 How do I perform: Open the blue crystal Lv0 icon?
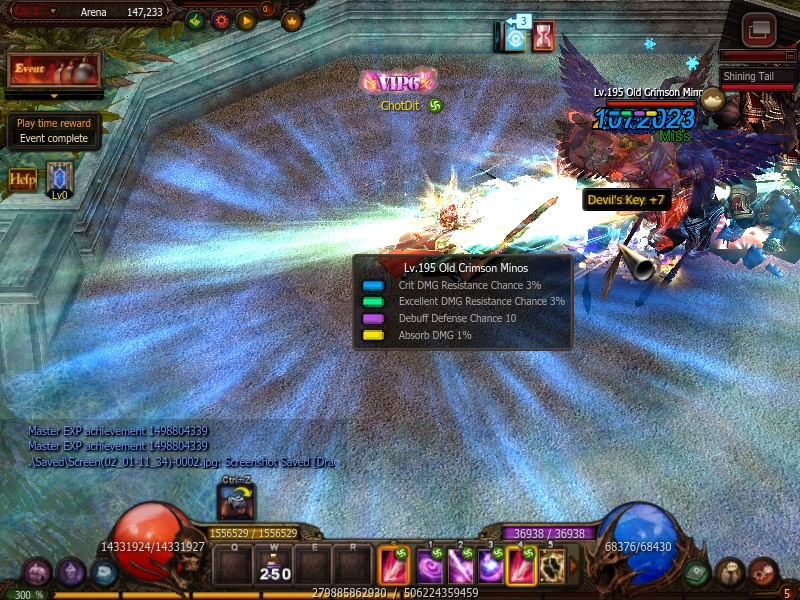(x=60, y=178)
